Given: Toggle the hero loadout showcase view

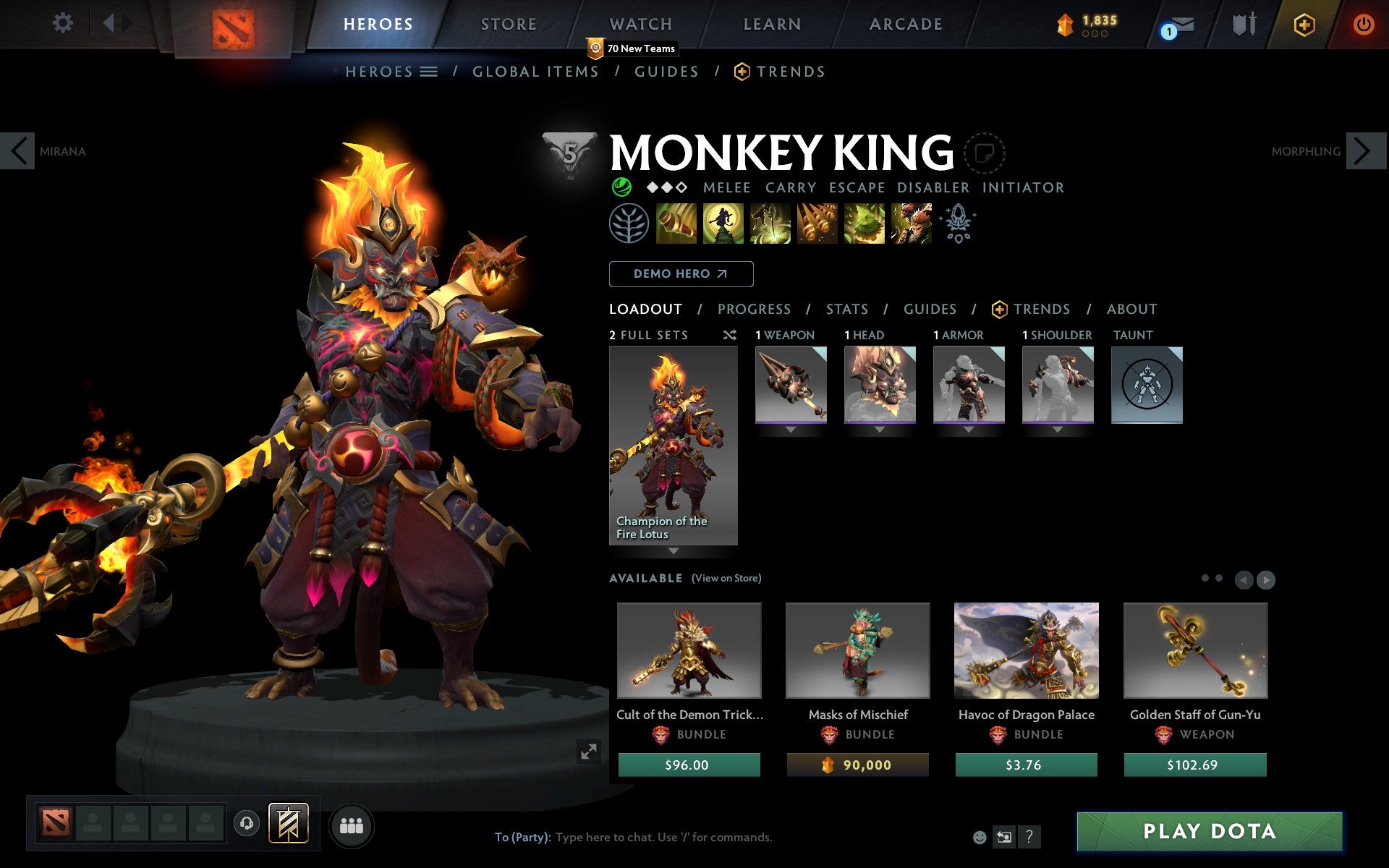Looking at the screenshot, I should pyautogui.click(x=590, y=752).
